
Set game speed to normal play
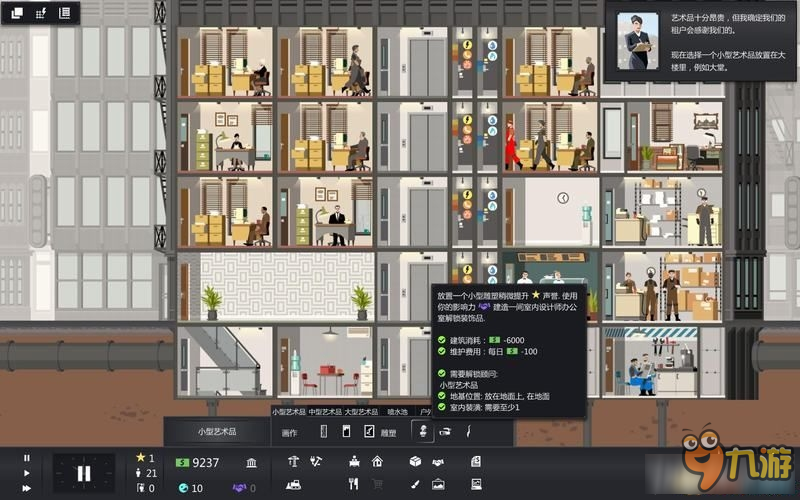(27, 472)
